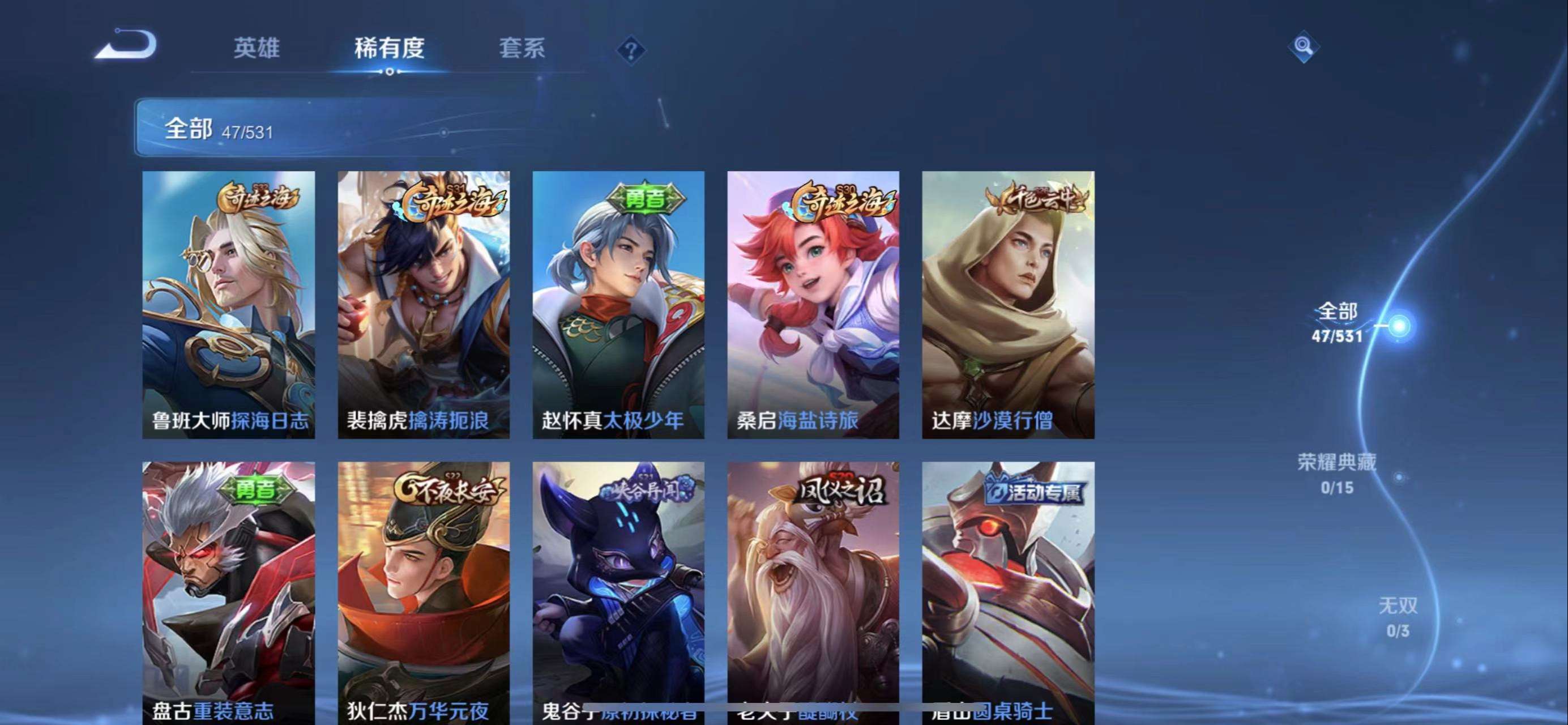View the 圆桌骑士 armored skin card
The width and height of the screenshot is (1568, 725).
click(1008, 590)
